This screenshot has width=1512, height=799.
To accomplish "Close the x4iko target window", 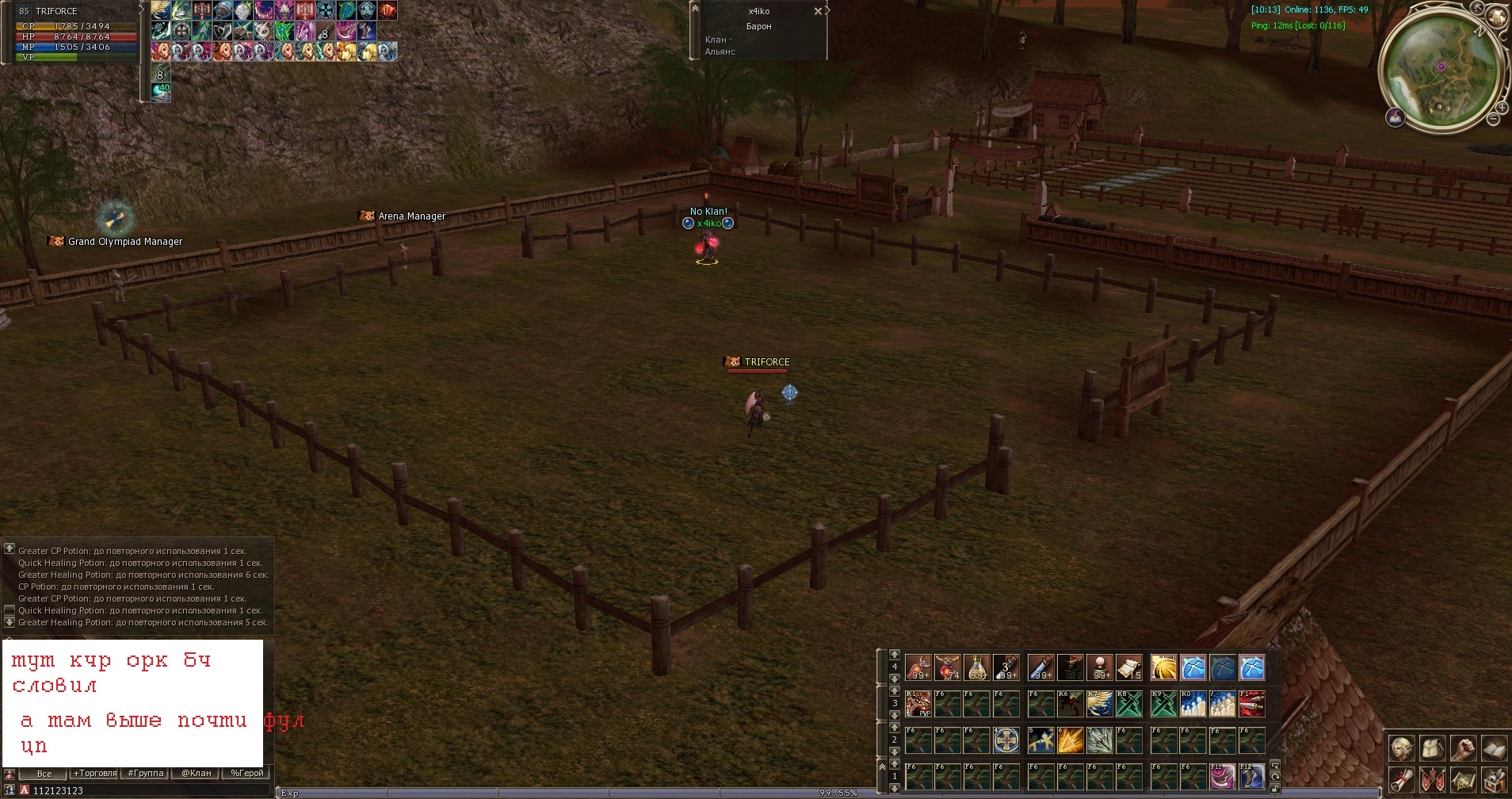I will click(x=818, y=11).
